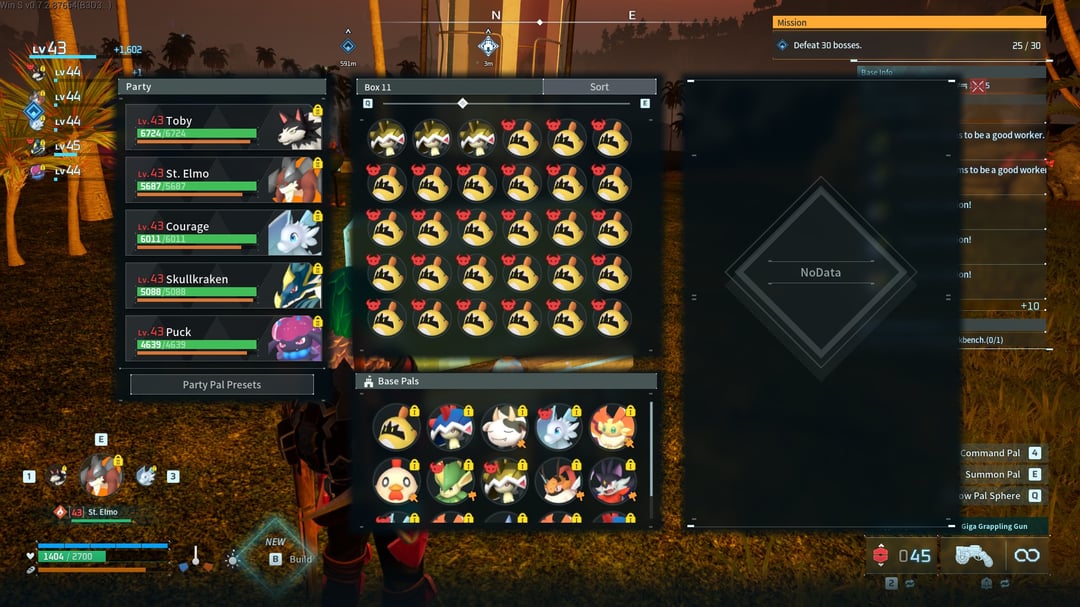1080x607 pixels.
Task: Select the yellow duck pal in Base Pals
Action: [396, 427]
